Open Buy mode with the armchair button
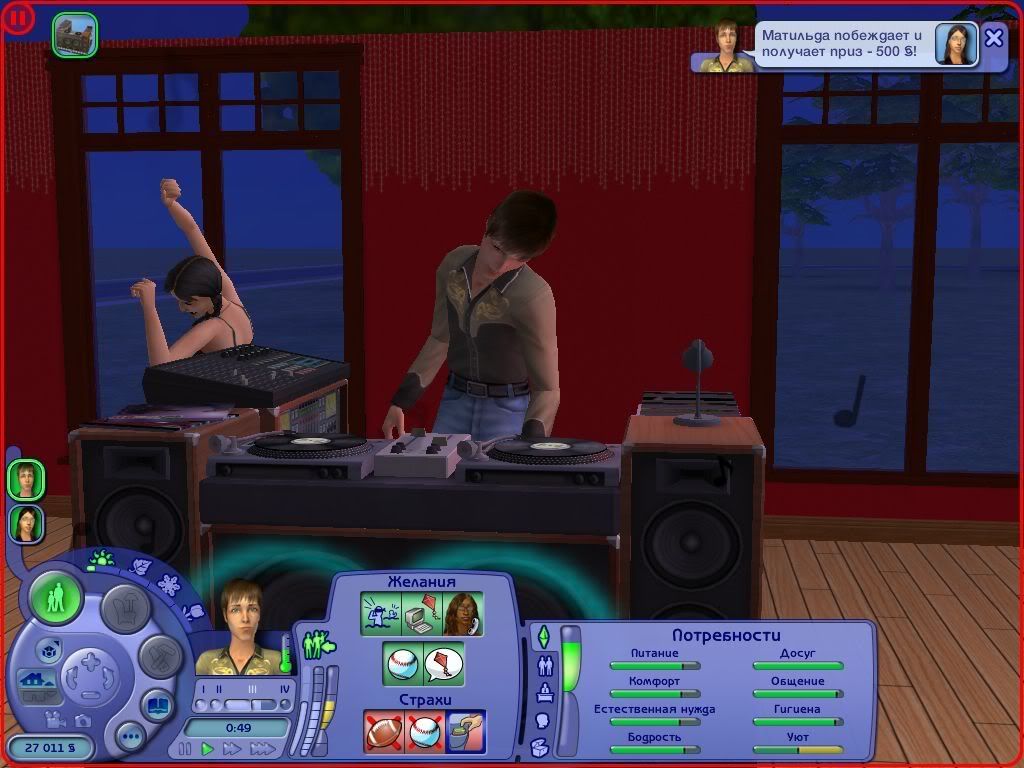This screenshot has height=768, width=1024. tap(127, 607)
